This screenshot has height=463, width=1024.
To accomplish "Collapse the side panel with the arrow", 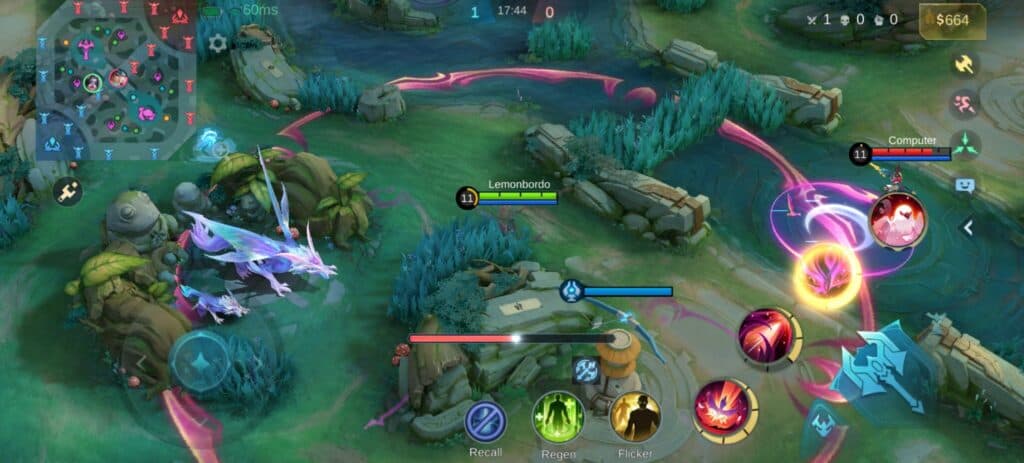I will point(967,228).
